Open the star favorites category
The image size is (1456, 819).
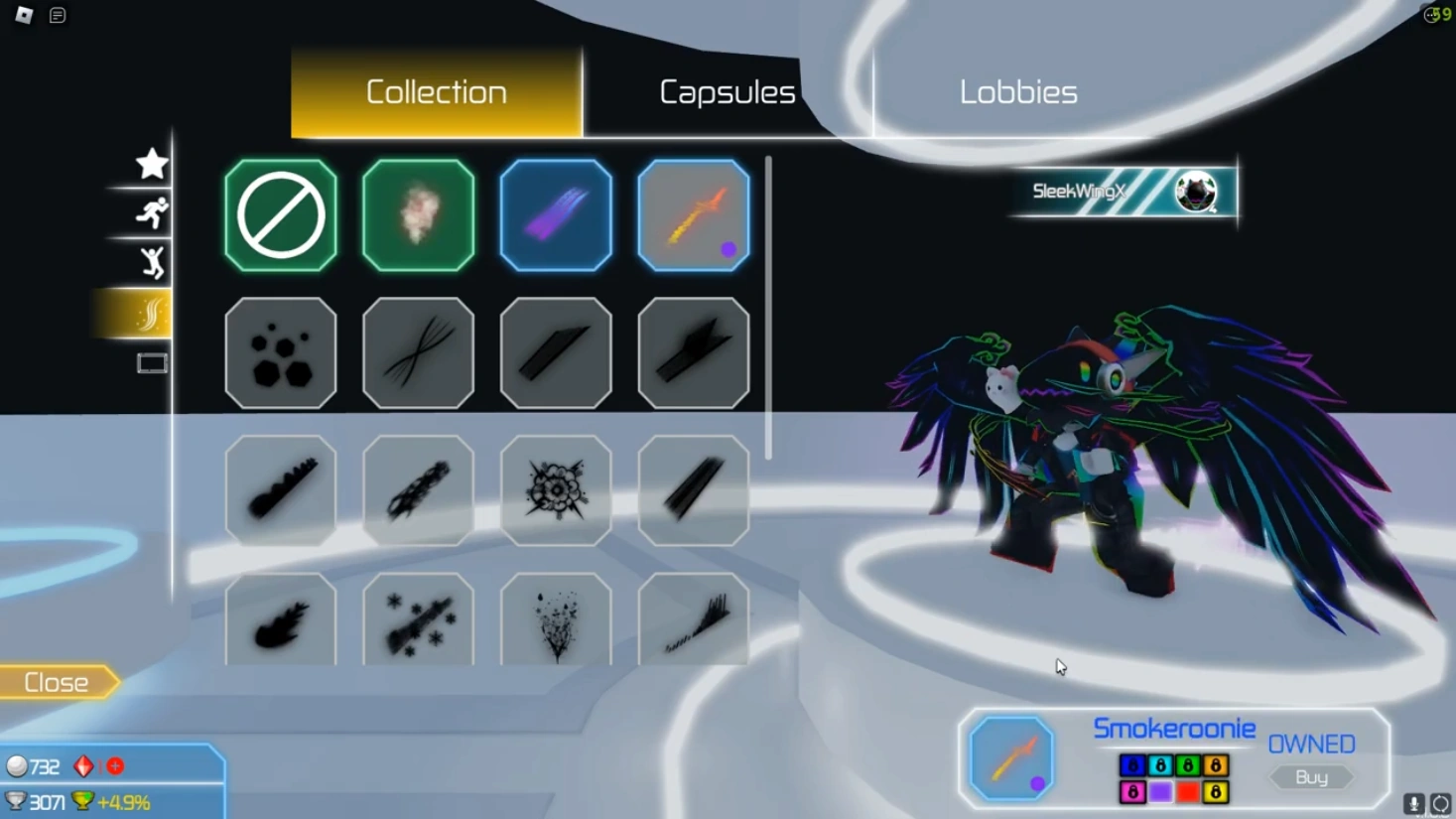(x=152, y=164)
